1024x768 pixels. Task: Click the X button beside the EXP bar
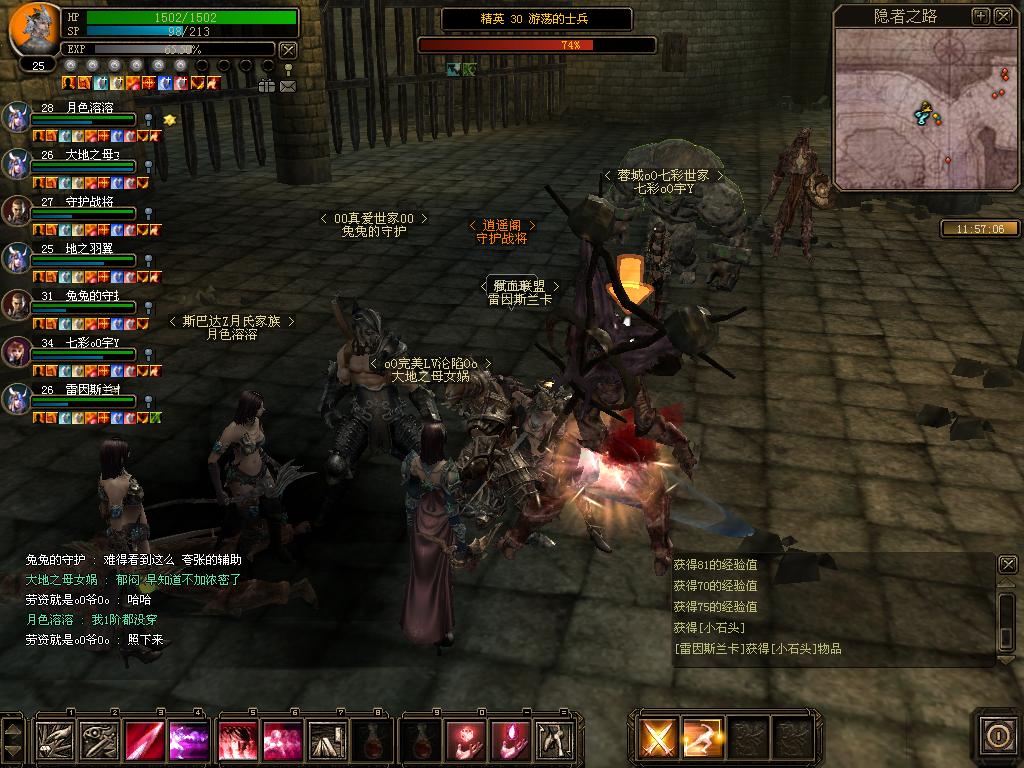click(288, 49)
